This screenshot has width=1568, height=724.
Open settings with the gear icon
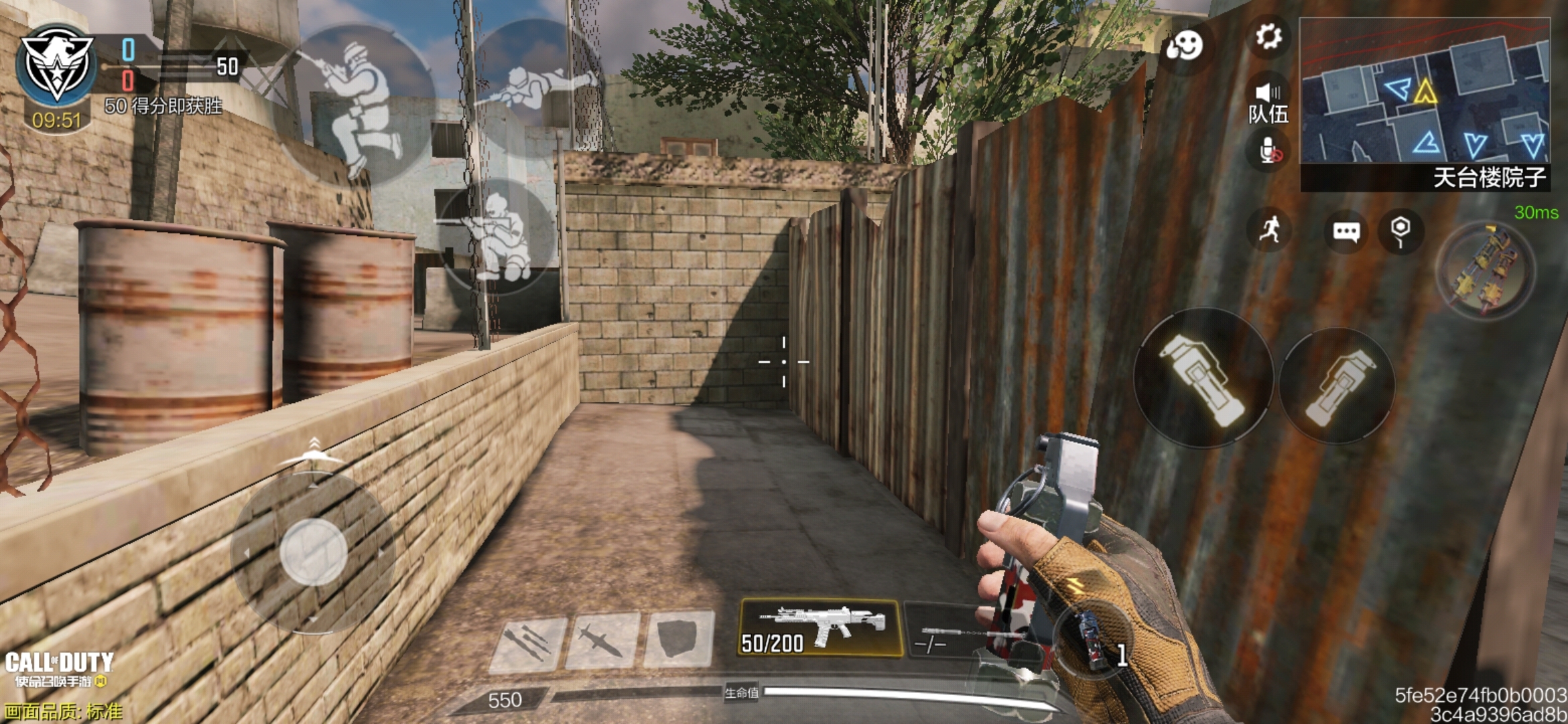(x=1268, y=36)
